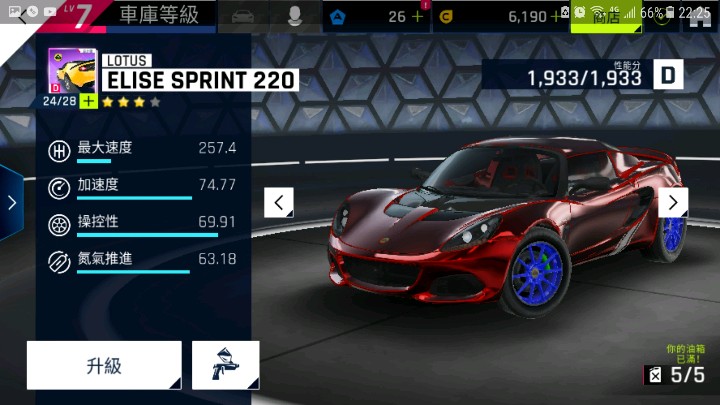The image size is (720, 405).
Task: Go back using the top-left arrow
Action: point(22,17)
